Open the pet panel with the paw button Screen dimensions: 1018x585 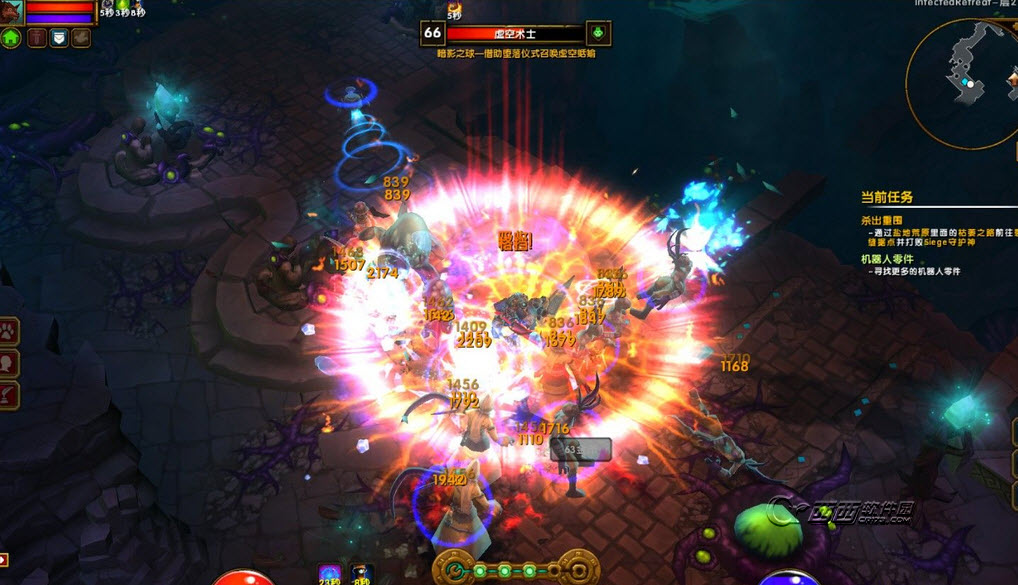(x=9, y=330)
